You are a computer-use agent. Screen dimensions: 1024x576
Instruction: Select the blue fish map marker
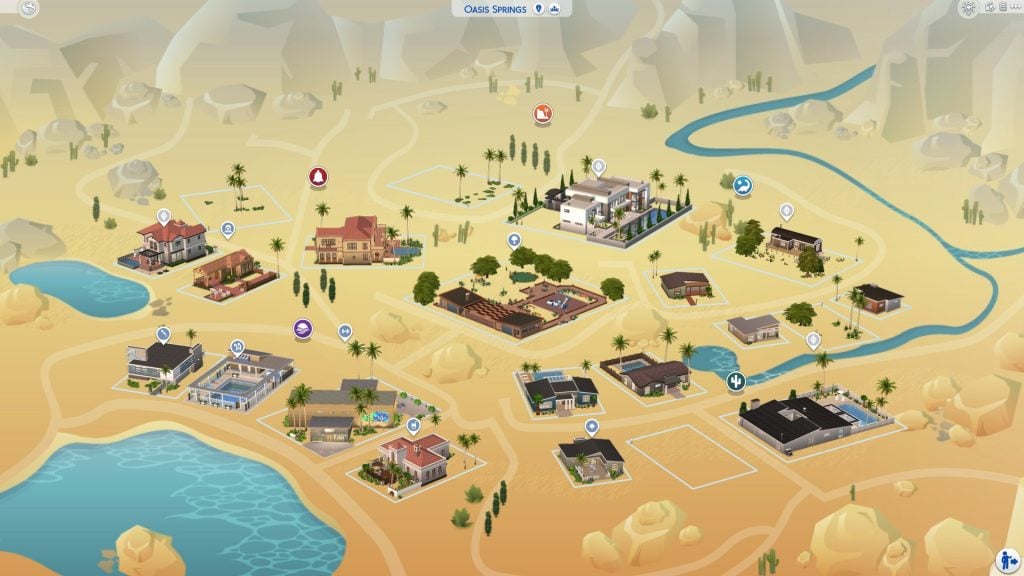pyautogui.click(x=742, y=186)
